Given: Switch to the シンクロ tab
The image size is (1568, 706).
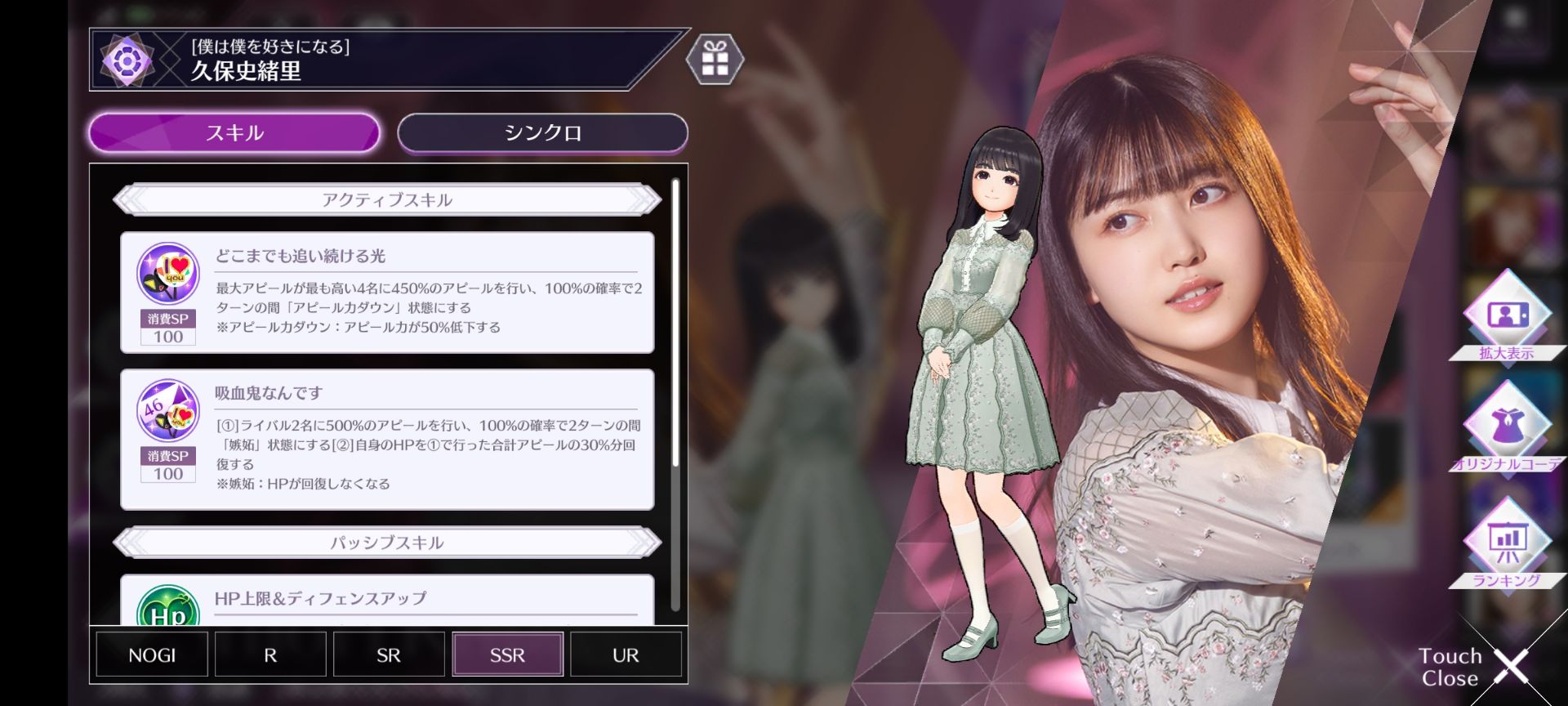Looking at the screenshot, I should (541, 132).
